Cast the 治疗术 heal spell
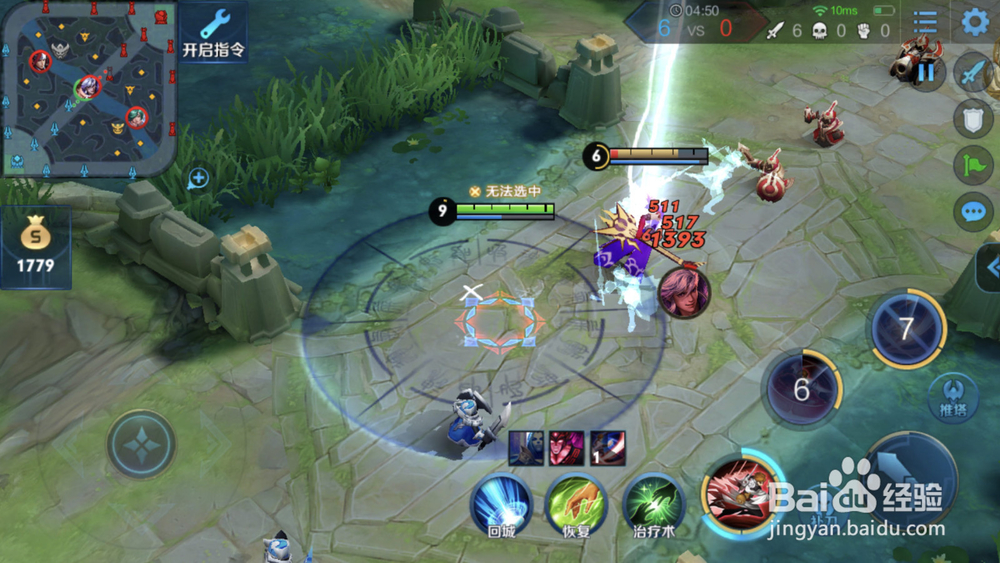The width and height of the screenshot is (1000, 563). point(653,504)
